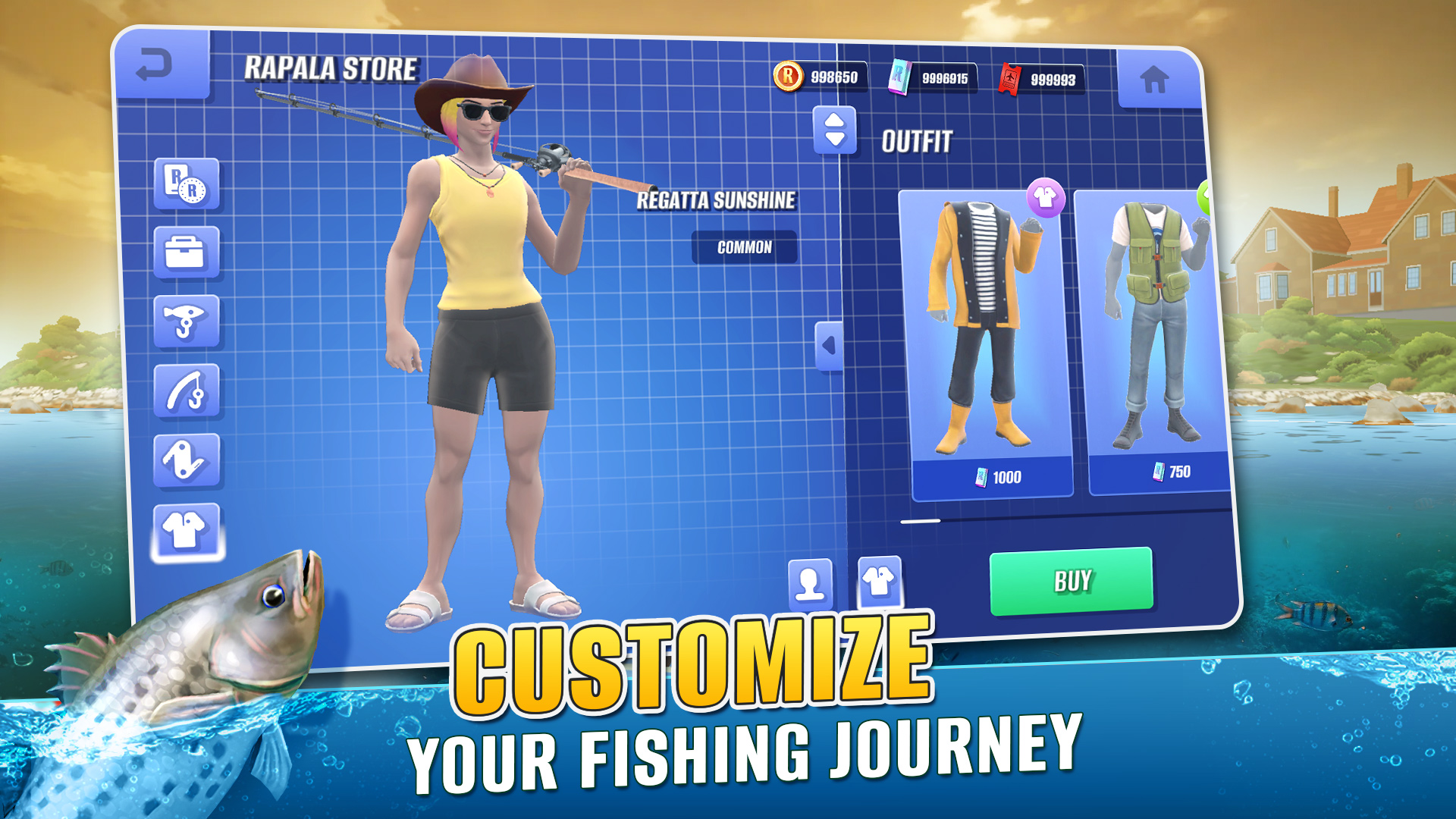Toggle the purple shirt badge on the outfit card
This screenshot has width=1456, height=819.
pyautogui.click(x=1046, y=197)
